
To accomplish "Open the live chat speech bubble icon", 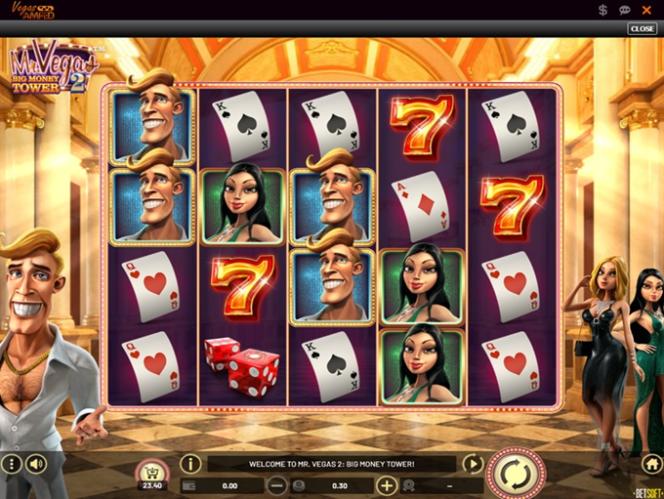I will pos(625,10).
